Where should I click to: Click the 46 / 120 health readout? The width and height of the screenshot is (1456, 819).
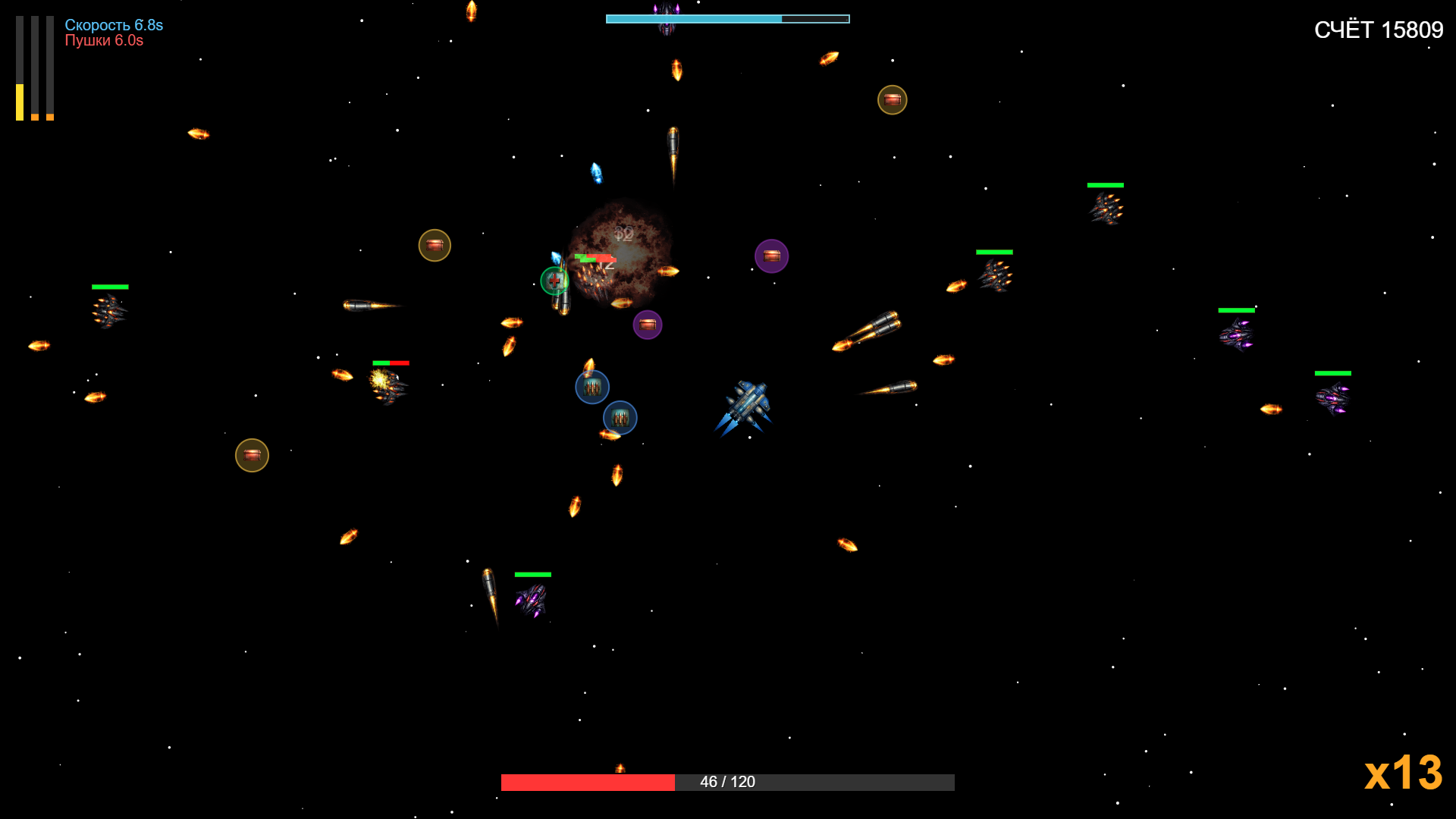pyautogui.click(x=727, y=780)
